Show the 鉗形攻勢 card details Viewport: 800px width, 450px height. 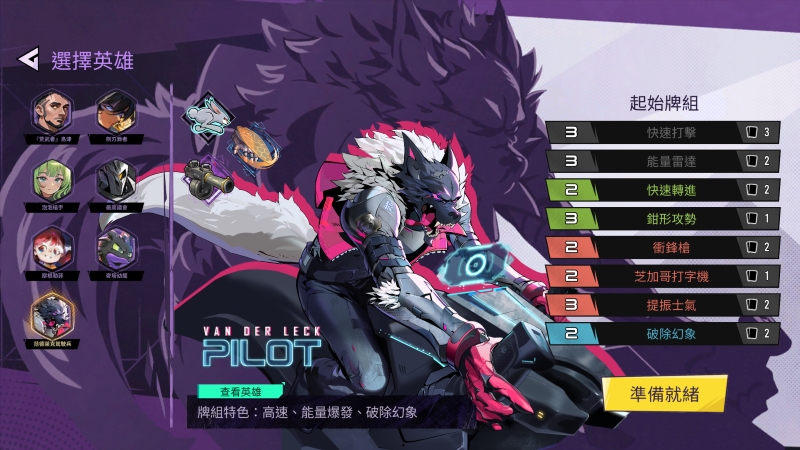(x=662, y=218)
